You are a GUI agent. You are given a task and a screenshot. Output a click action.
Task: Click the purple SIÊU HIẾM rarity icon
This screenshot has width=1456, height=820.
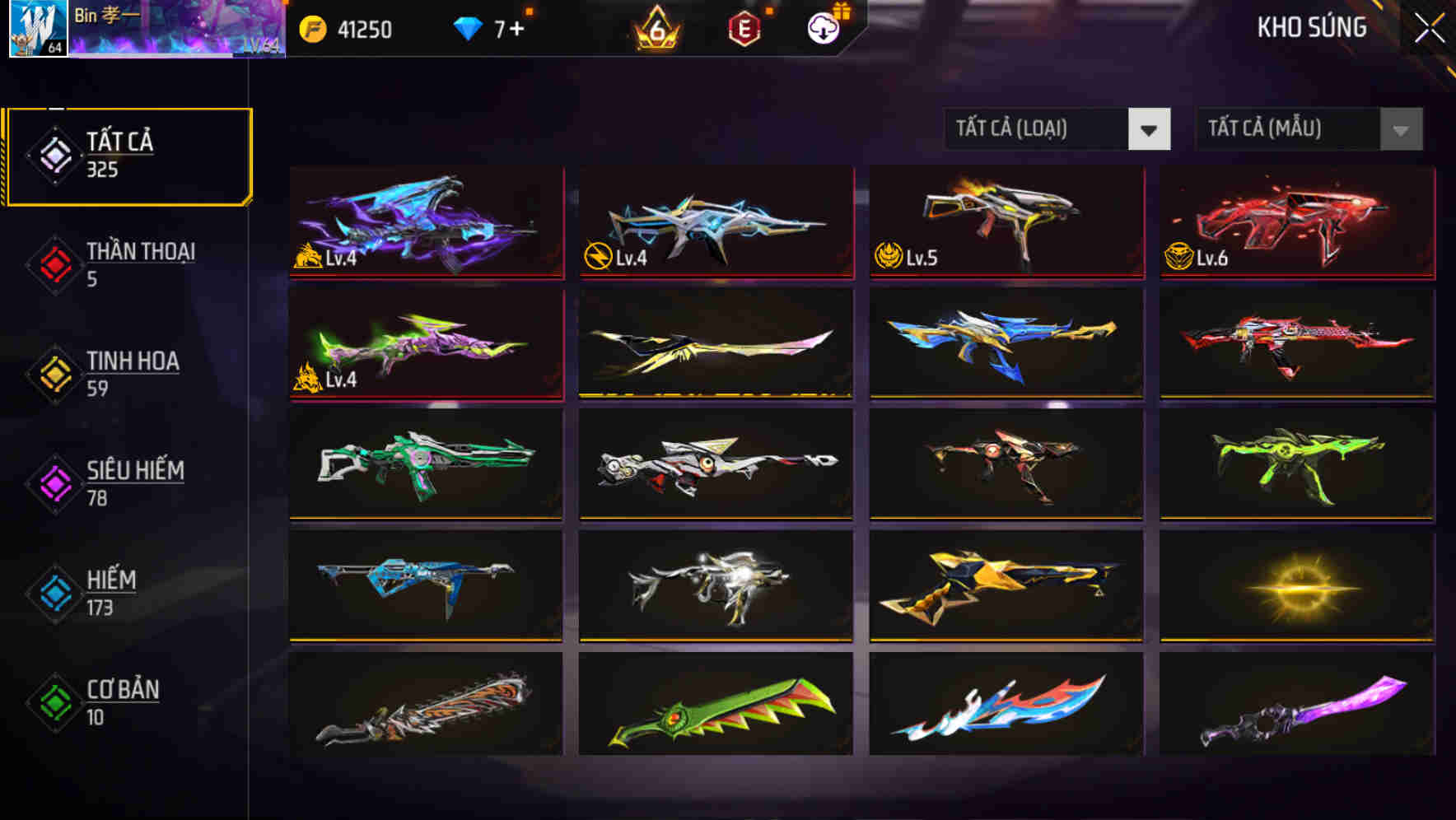(x=54, y=483)
